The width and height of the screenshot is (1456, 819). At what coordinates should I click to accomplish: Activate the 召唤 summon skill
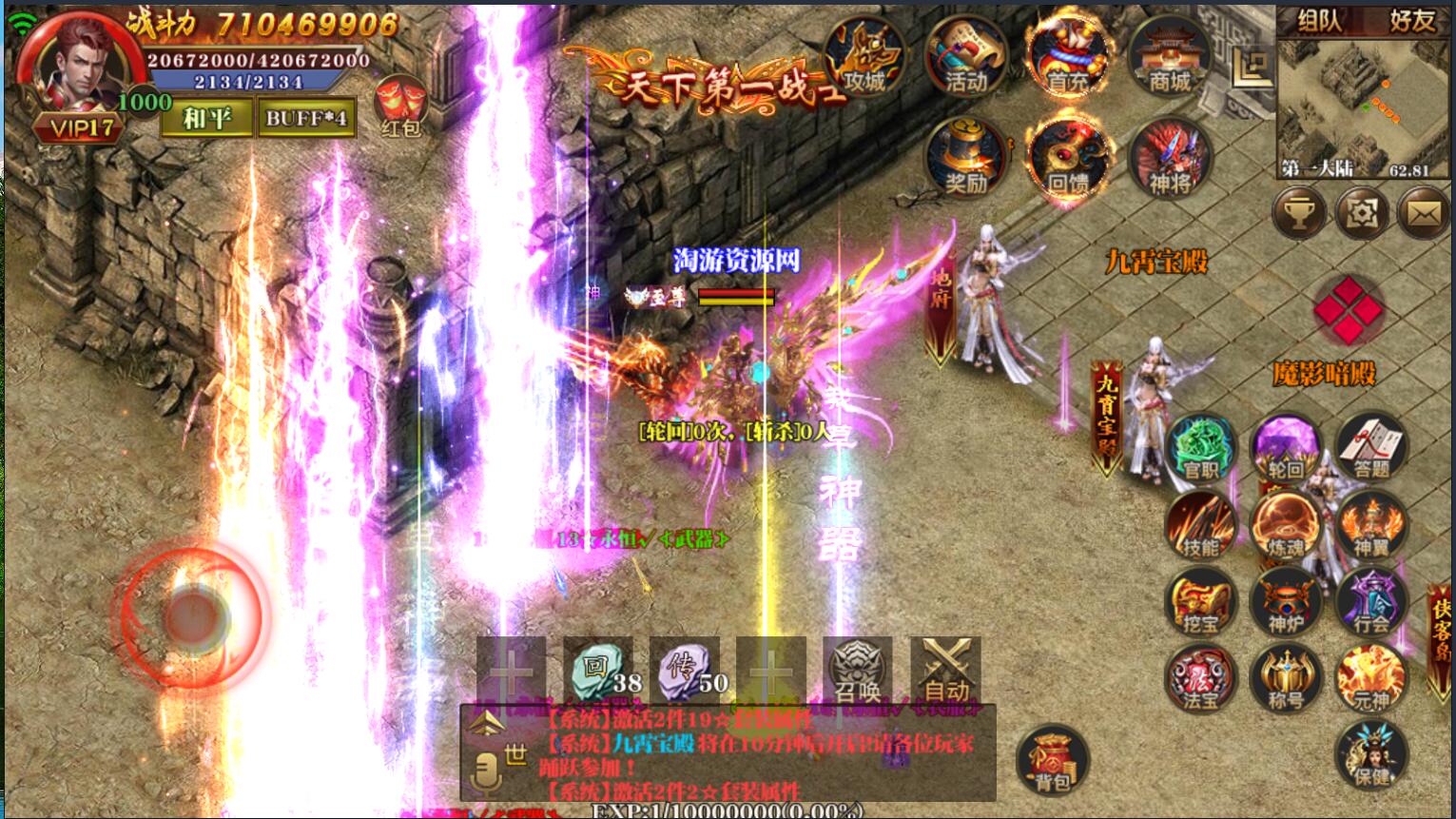857,671
